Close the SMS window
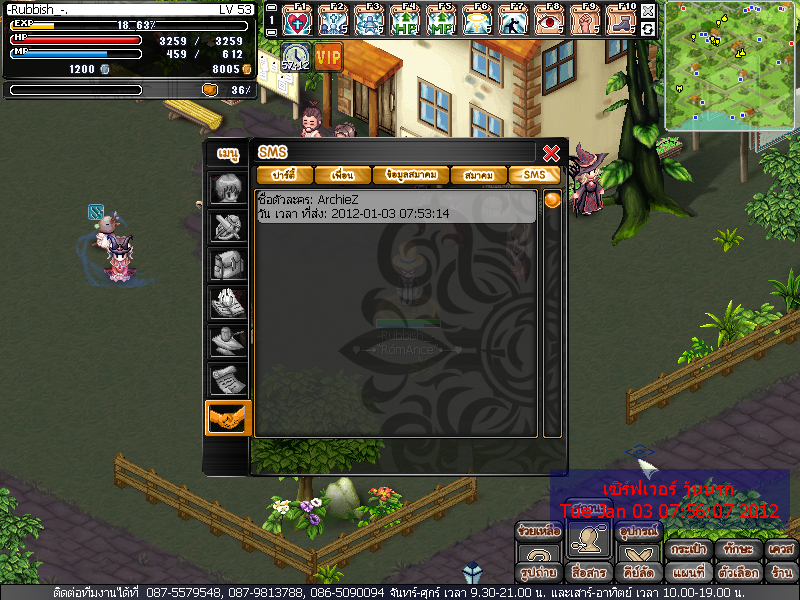Image resolution: width=800 pixels, height=600 pixels. [550, 153]
